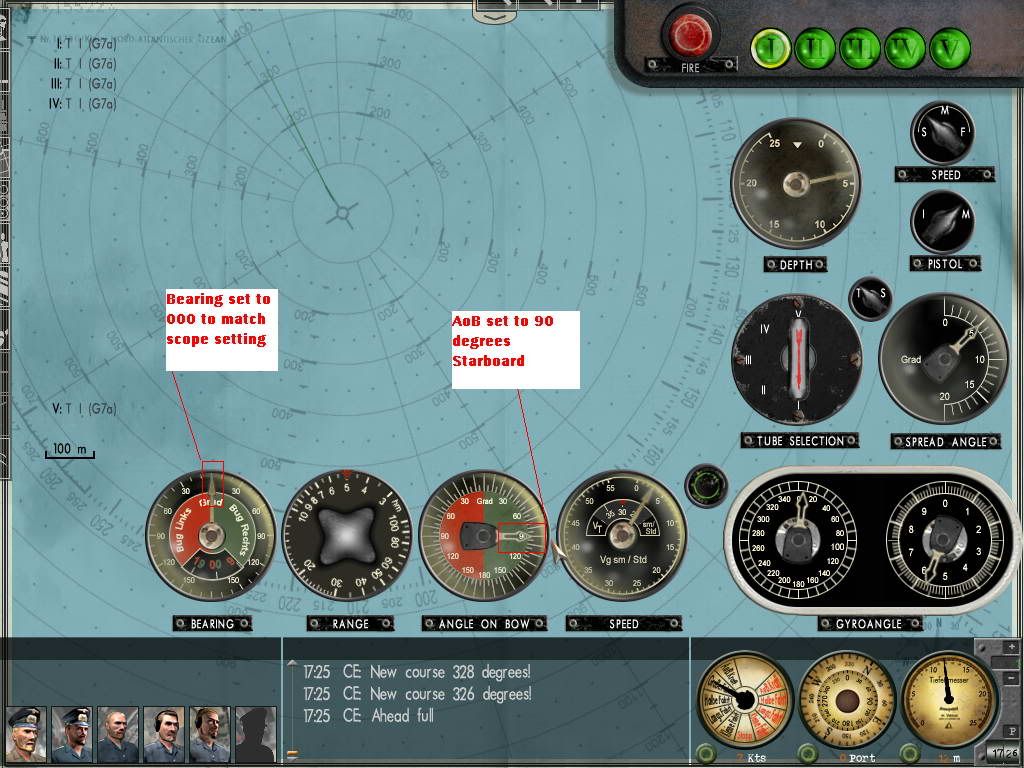
Task: Select torpedo tube I indicator light
Action: (x=770, y=48)
